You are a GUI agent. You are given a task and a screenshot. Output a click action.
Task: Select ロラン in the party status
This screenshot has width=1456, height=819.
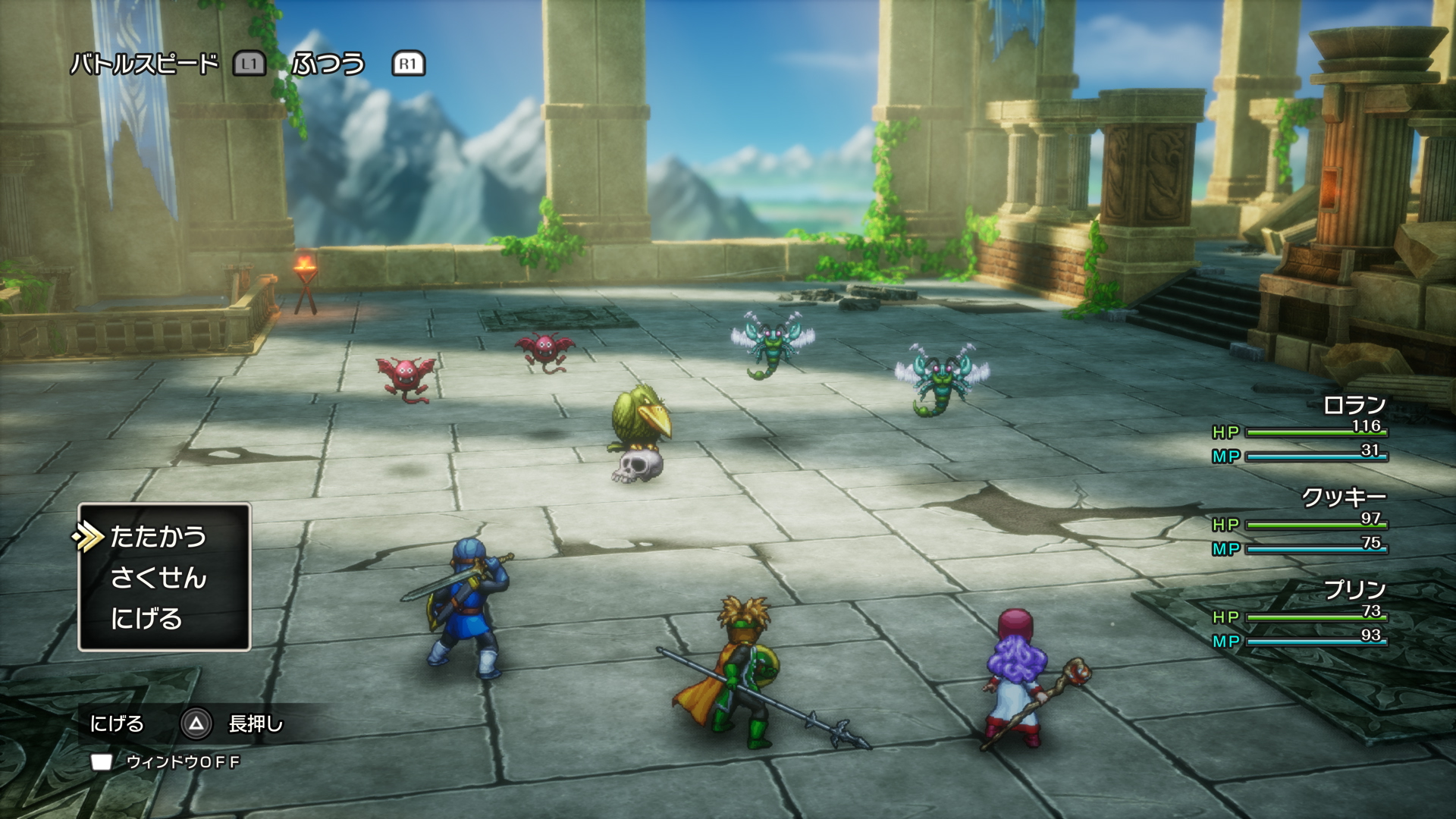(1354, 406)
